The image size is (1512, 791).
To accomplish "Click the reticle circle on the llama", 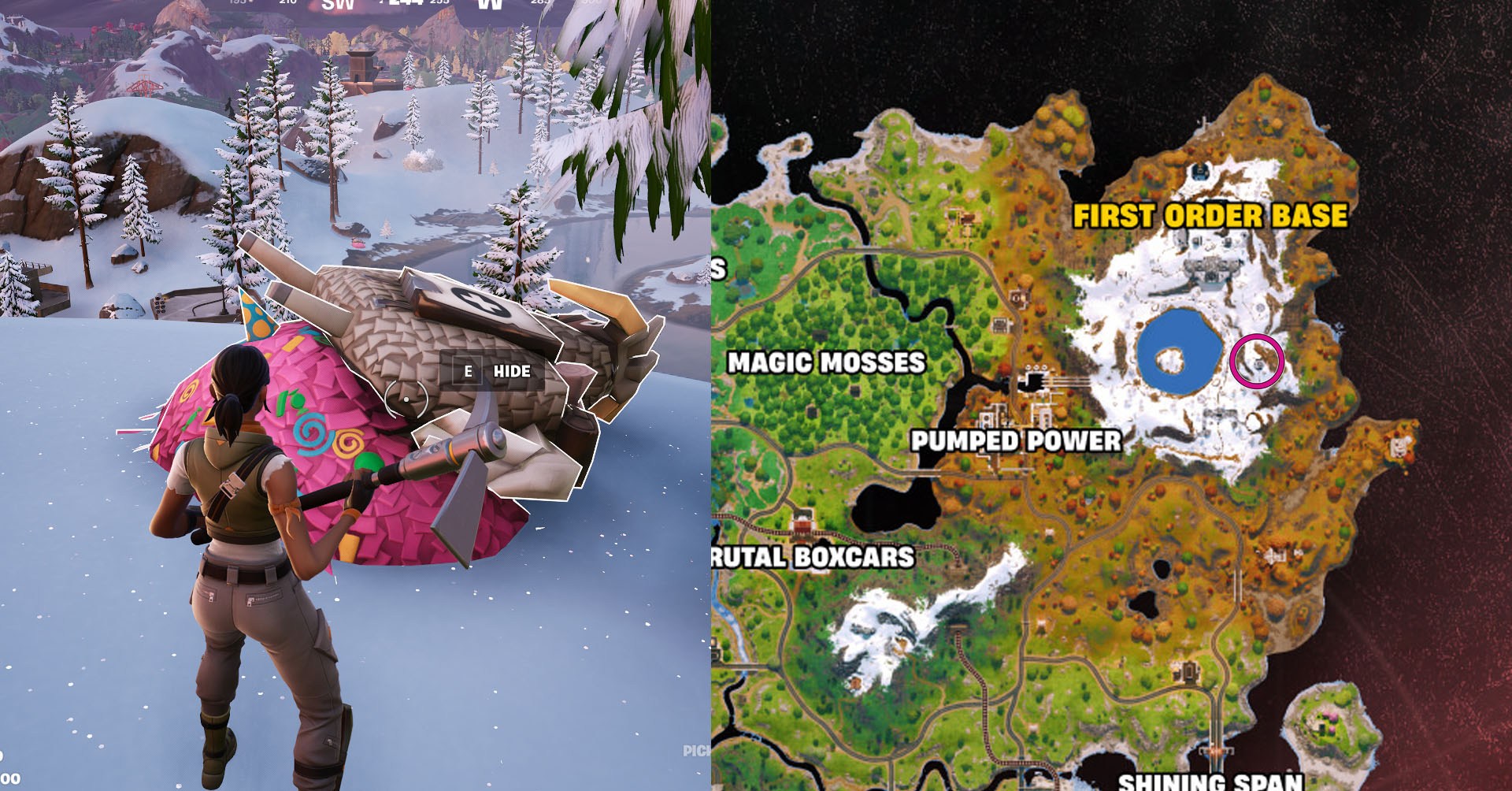I will tap(405, 398).
